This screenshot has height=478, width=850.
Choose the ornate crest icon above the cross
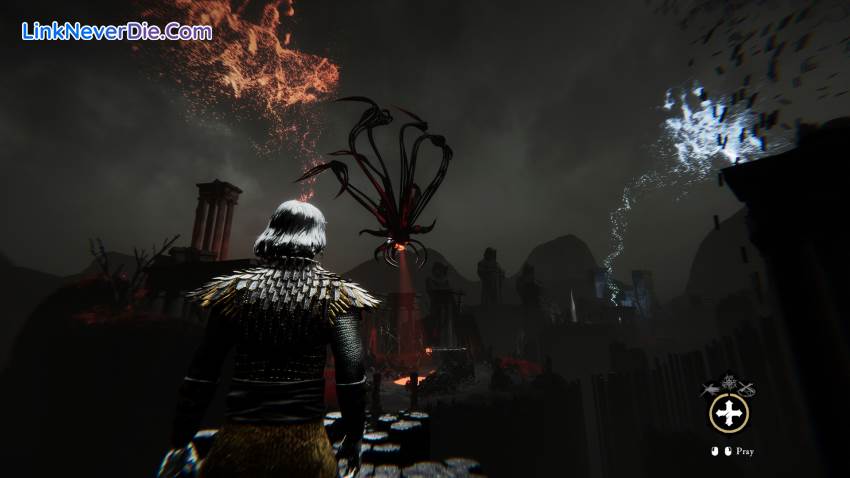(x=729, y=385)
